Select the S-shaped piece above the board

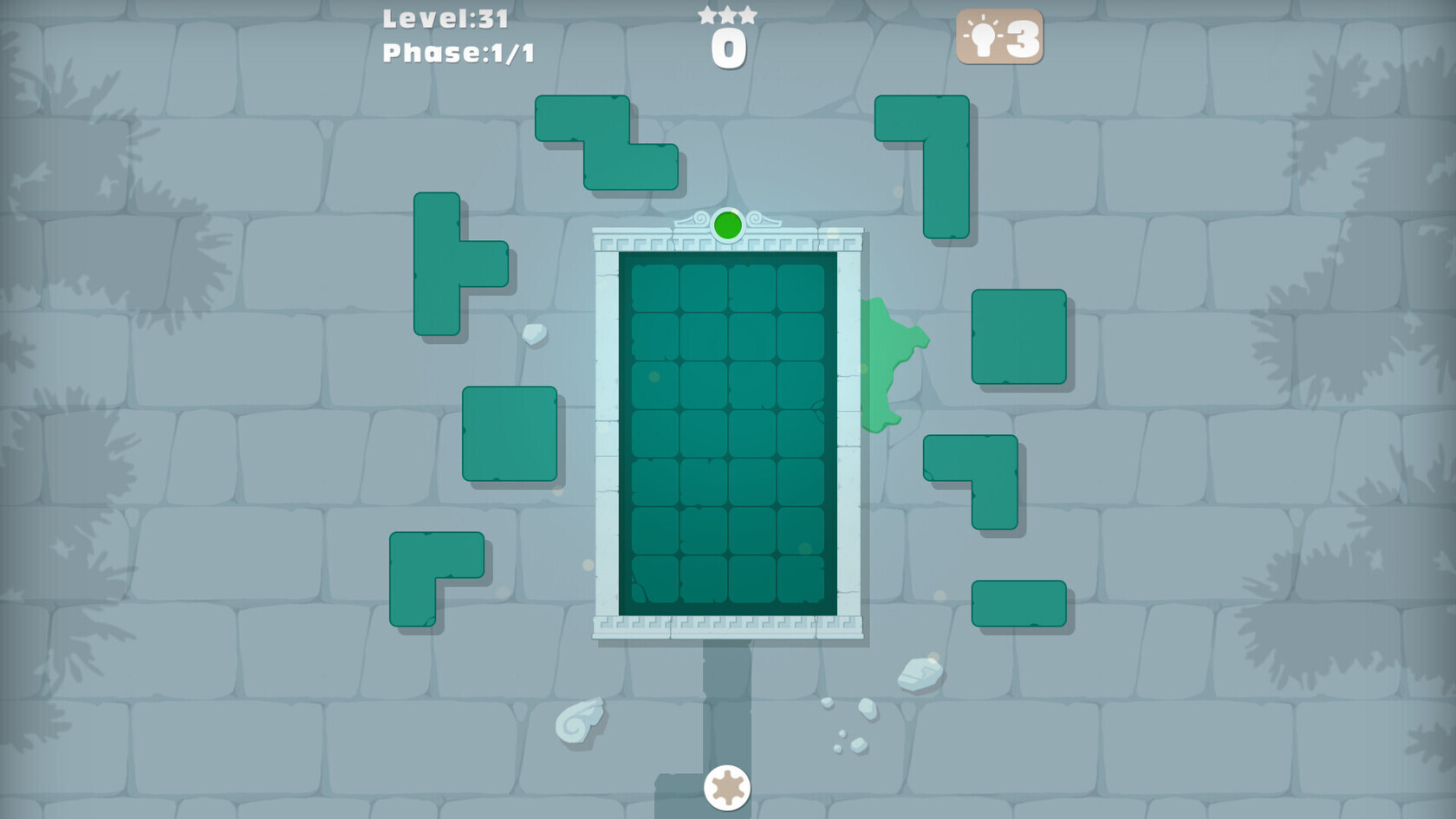tap(607, 143)
